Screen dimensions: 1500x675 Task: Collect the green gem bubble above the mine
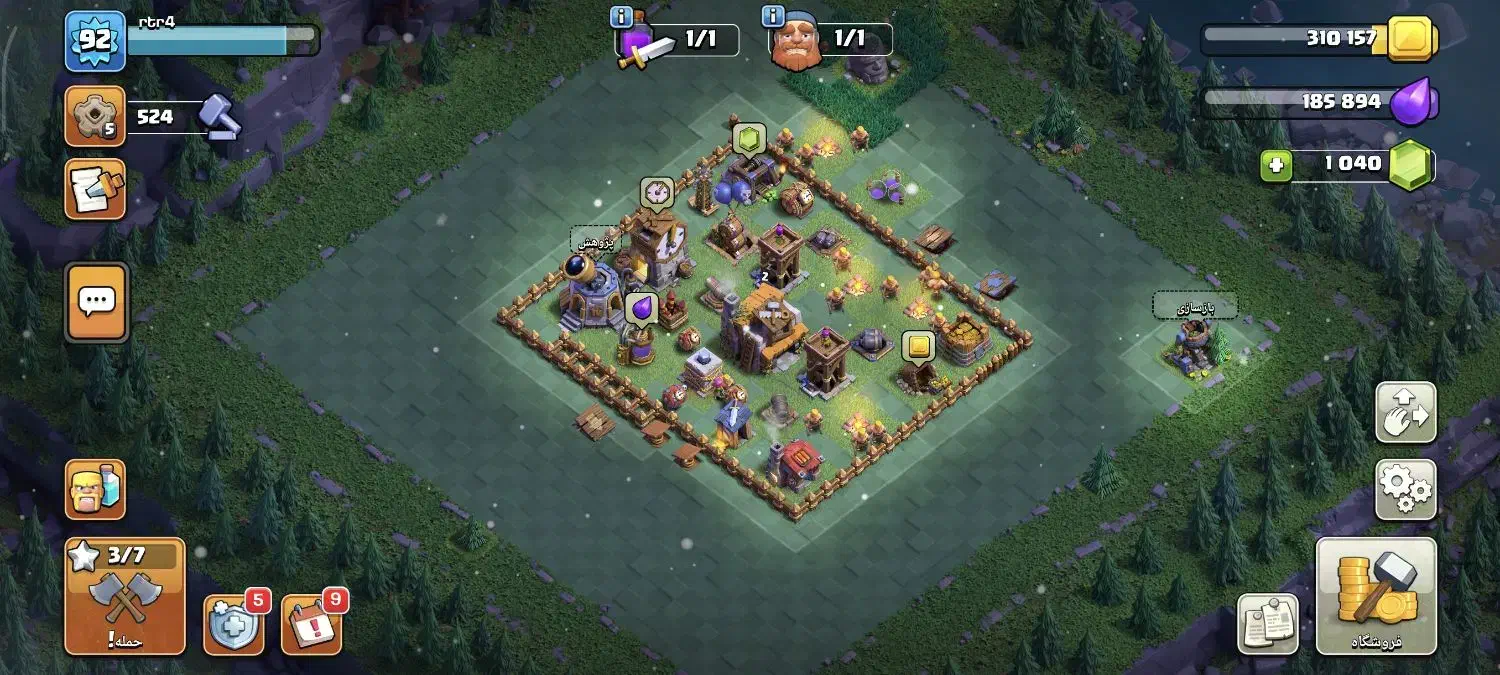coord(749,138)
